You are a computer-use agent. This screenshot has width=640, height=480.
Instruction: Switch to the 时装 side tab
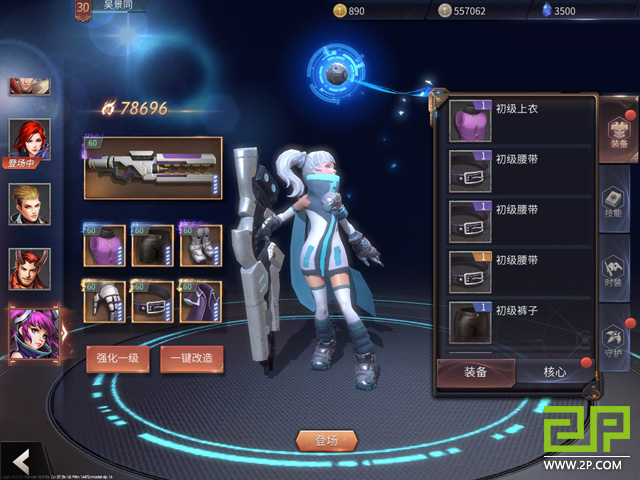616,268
